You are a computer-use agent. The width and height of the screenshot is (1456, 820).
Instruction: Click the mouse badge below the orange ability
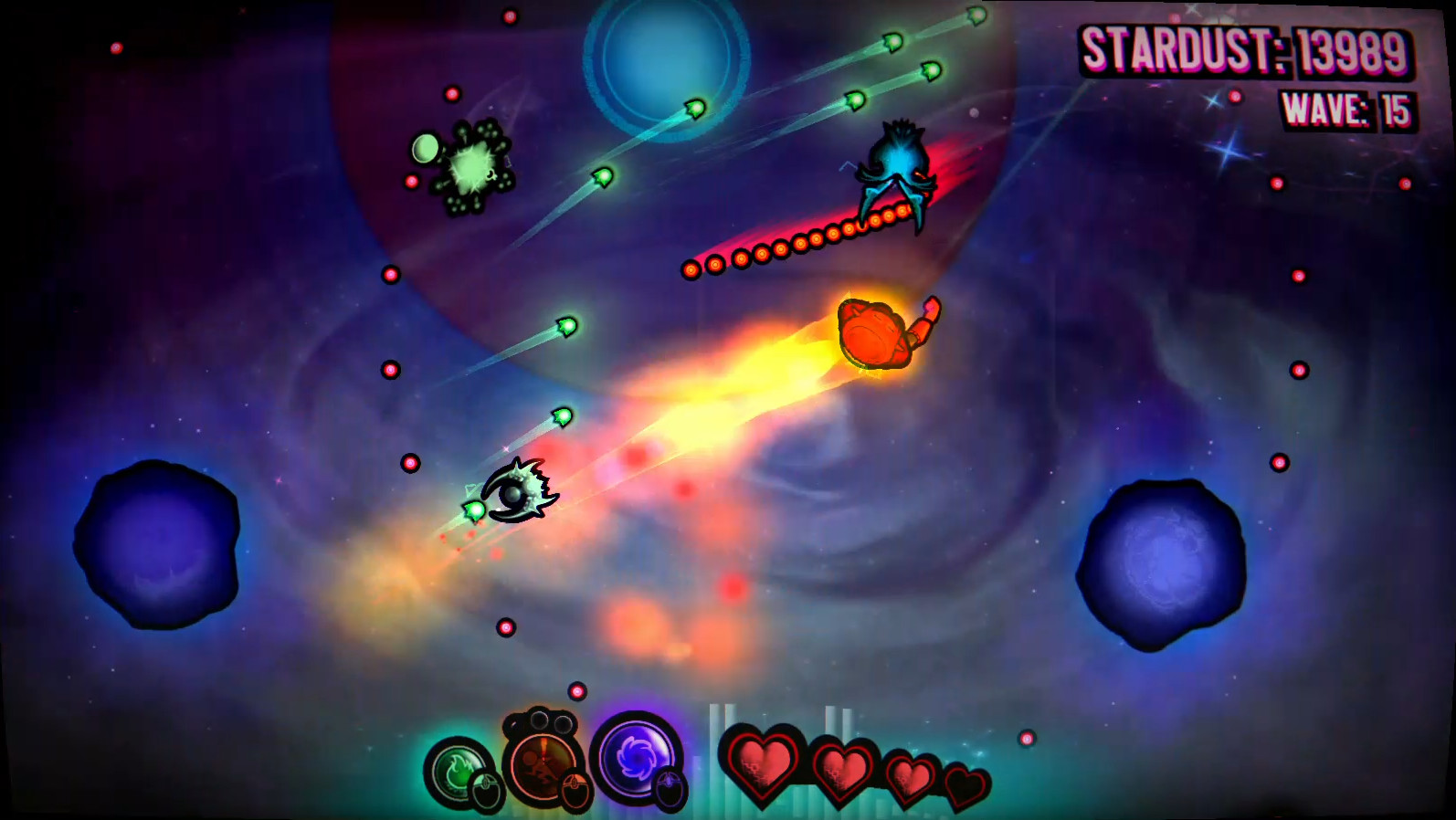[577, 786]
